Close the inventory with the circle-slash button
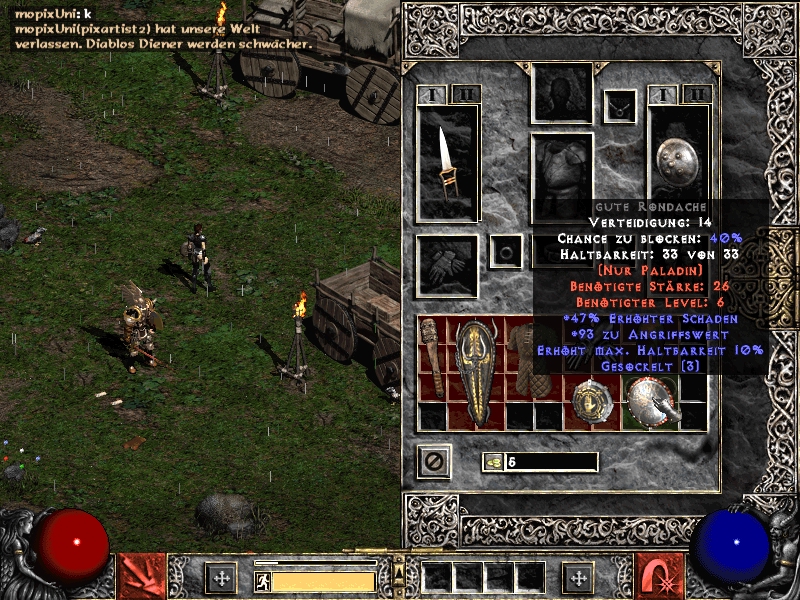 click(x=434, y=462)
